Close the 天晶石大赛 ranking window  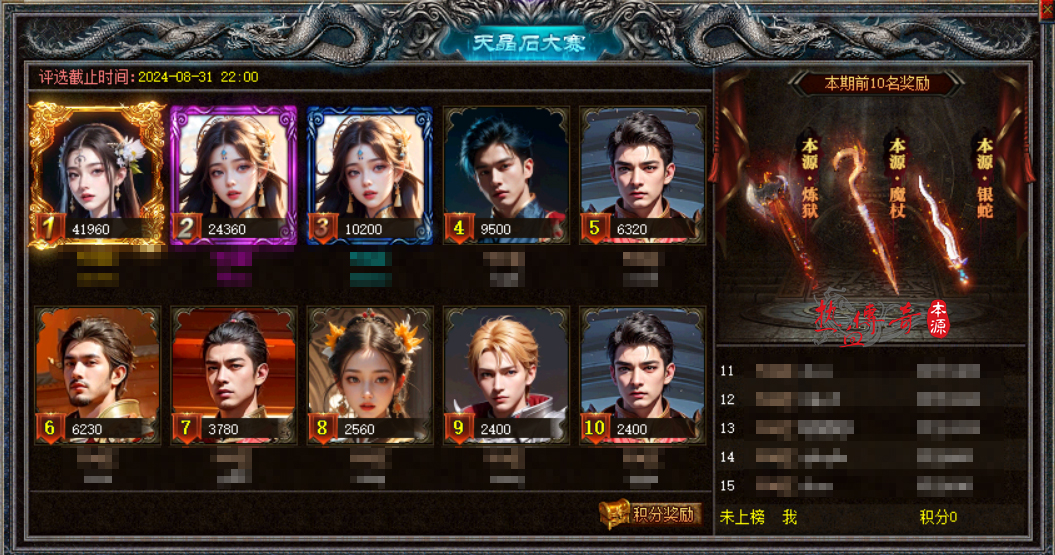click(1047, 7)
